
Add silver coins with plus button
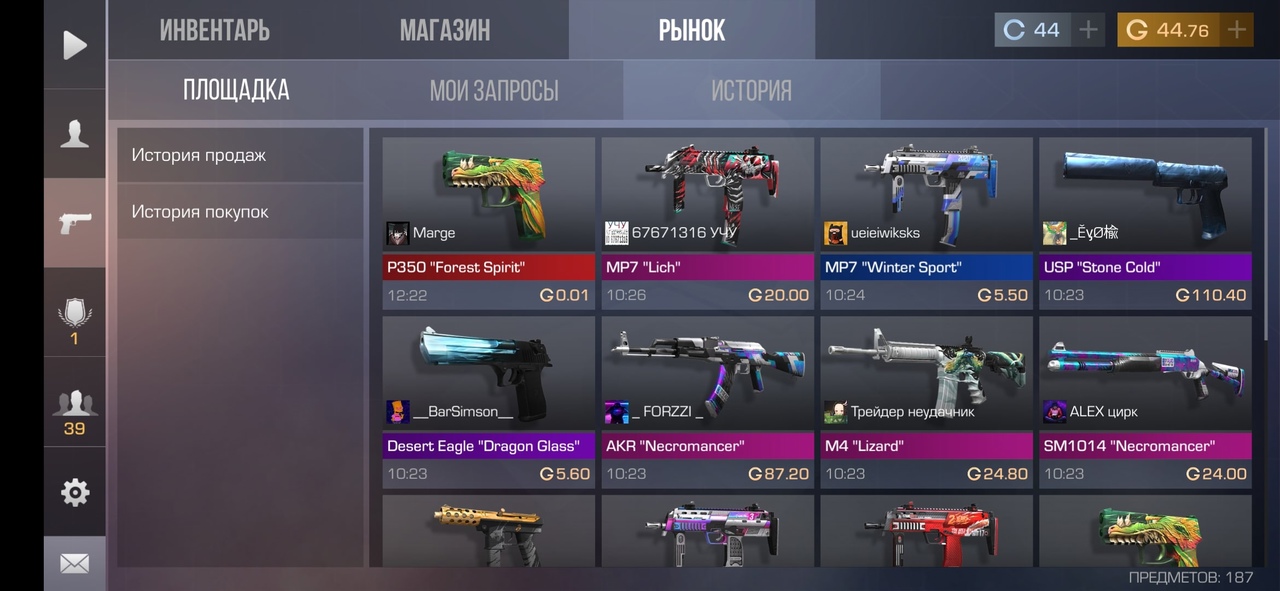1088,30
